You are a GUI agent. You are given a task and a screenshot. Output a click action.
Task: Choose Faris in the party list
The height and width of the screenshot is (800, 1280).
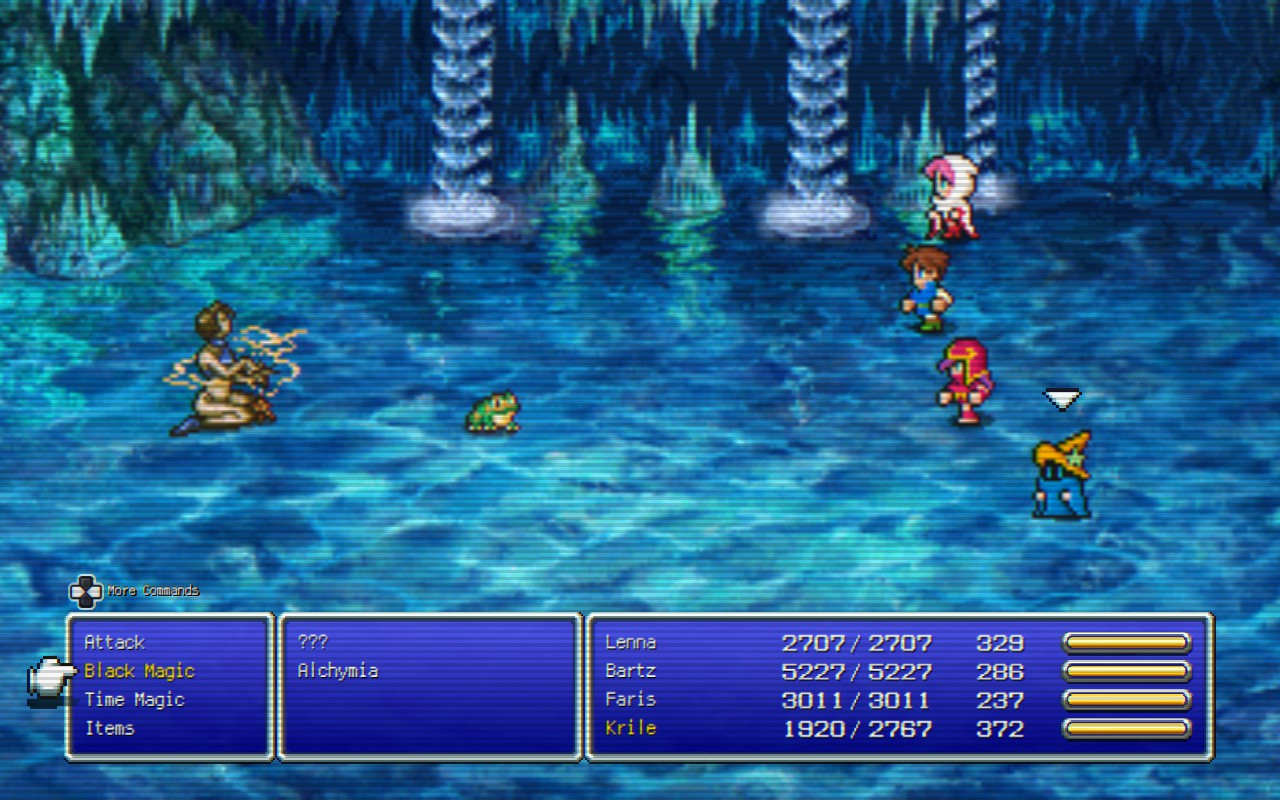631,700
